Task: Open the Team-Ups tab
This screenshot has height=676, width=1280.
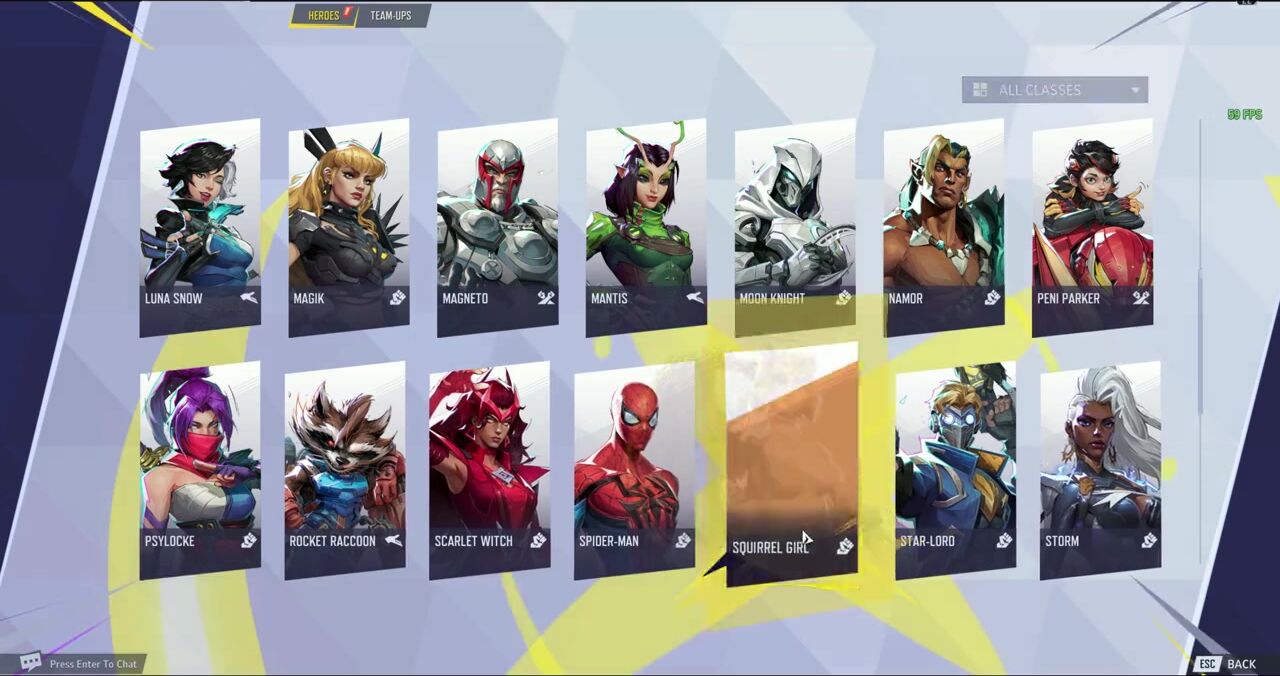Action: [391, 15]
